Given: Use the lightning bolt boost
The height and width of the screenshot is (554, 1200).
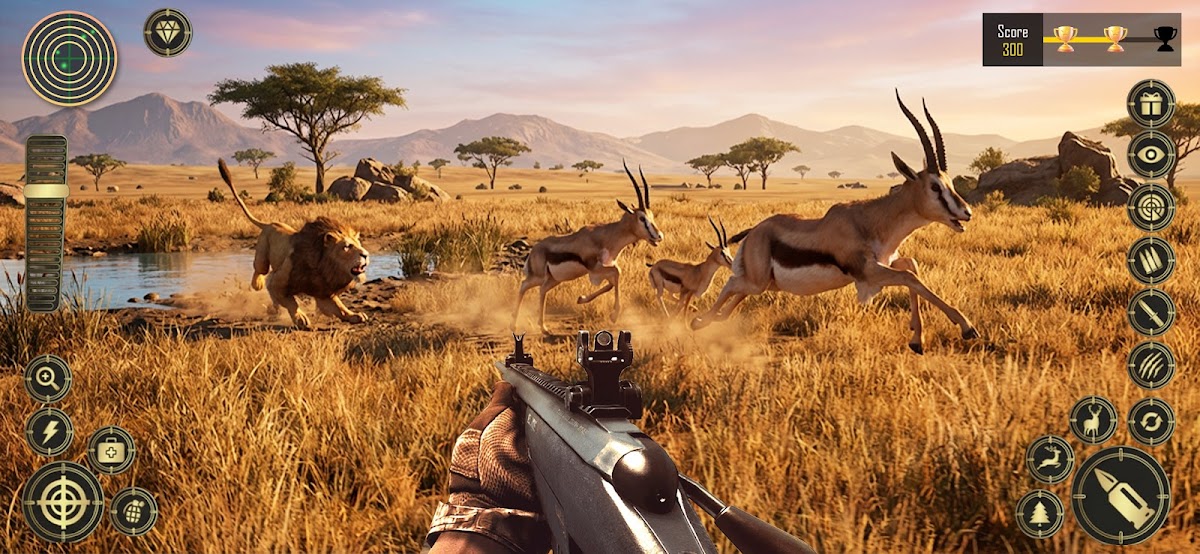Looking at the screenshot, I should (49, 431).
